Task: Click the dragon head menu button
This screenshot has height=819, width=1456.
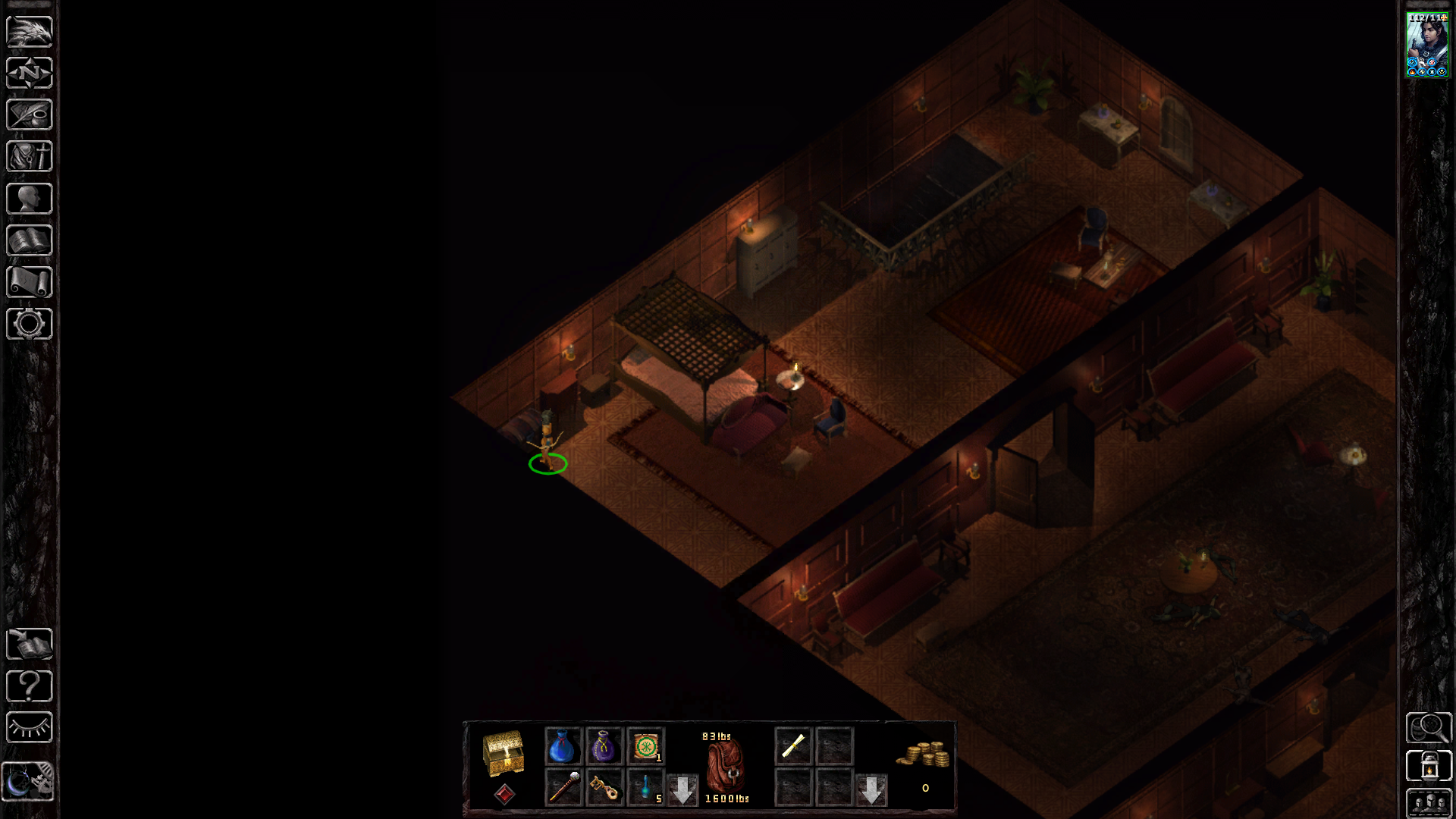Action: click(30, 32)
